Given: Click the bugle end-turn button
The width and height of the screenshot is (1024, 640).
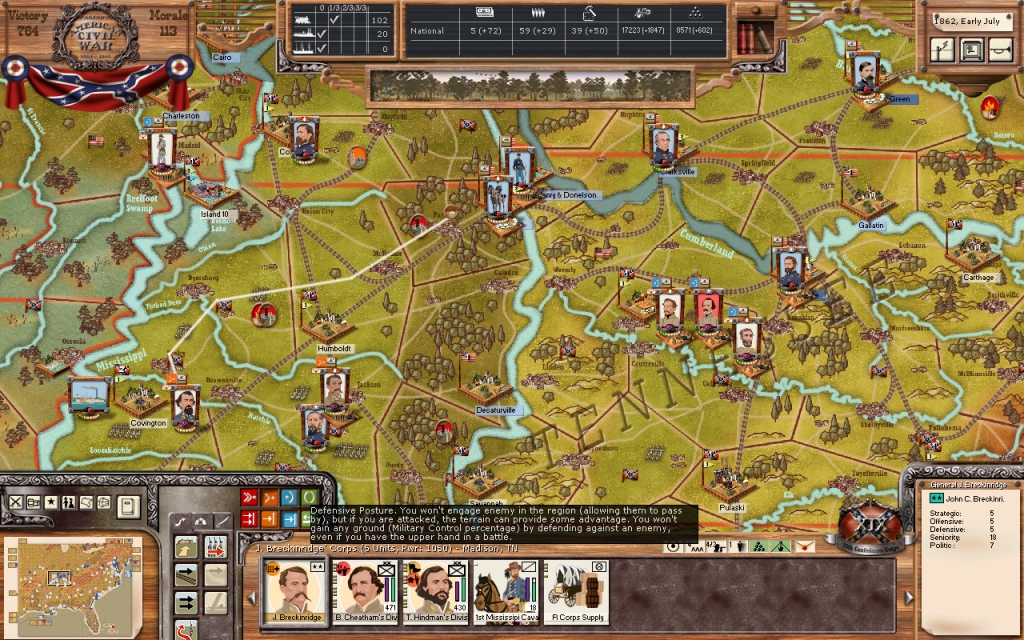Looking at the screenshot, I should coord(1000,49).
